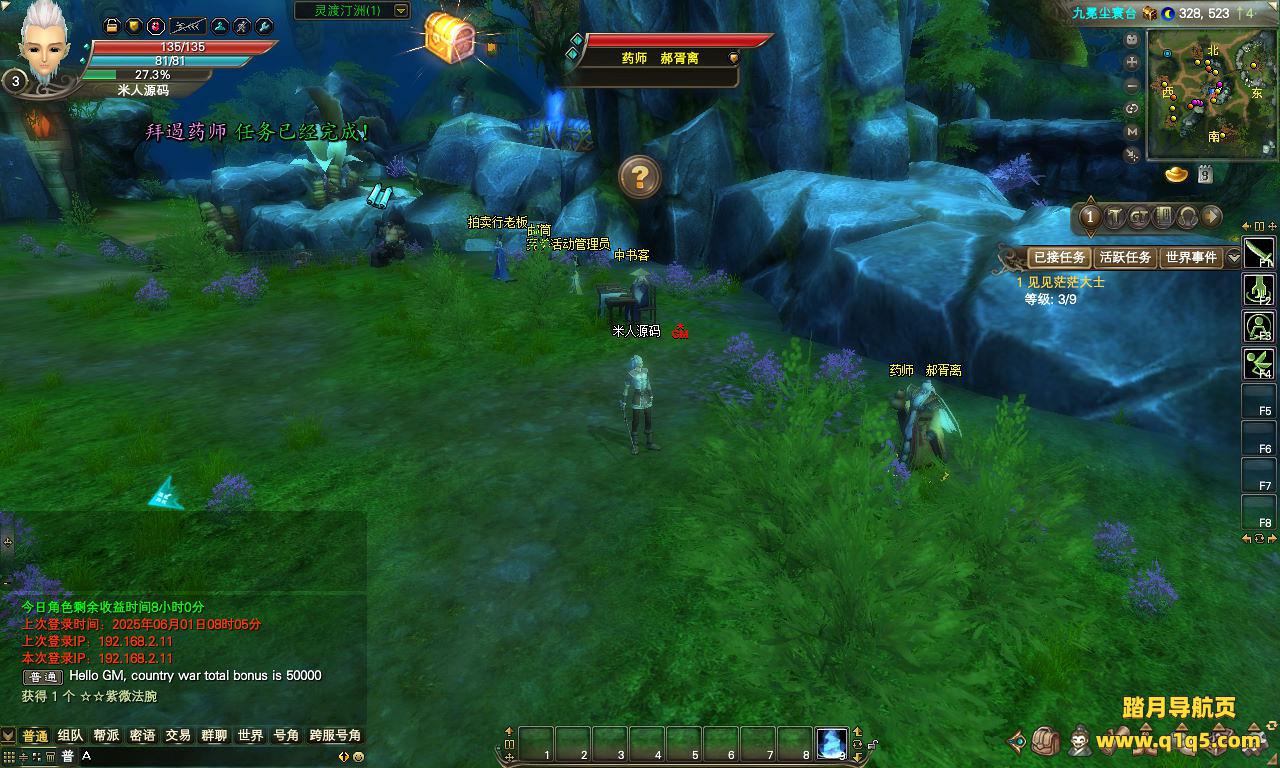Click the padlock icon above health bar
This screenshot has width=1280, height=768.
coord(112,26)
